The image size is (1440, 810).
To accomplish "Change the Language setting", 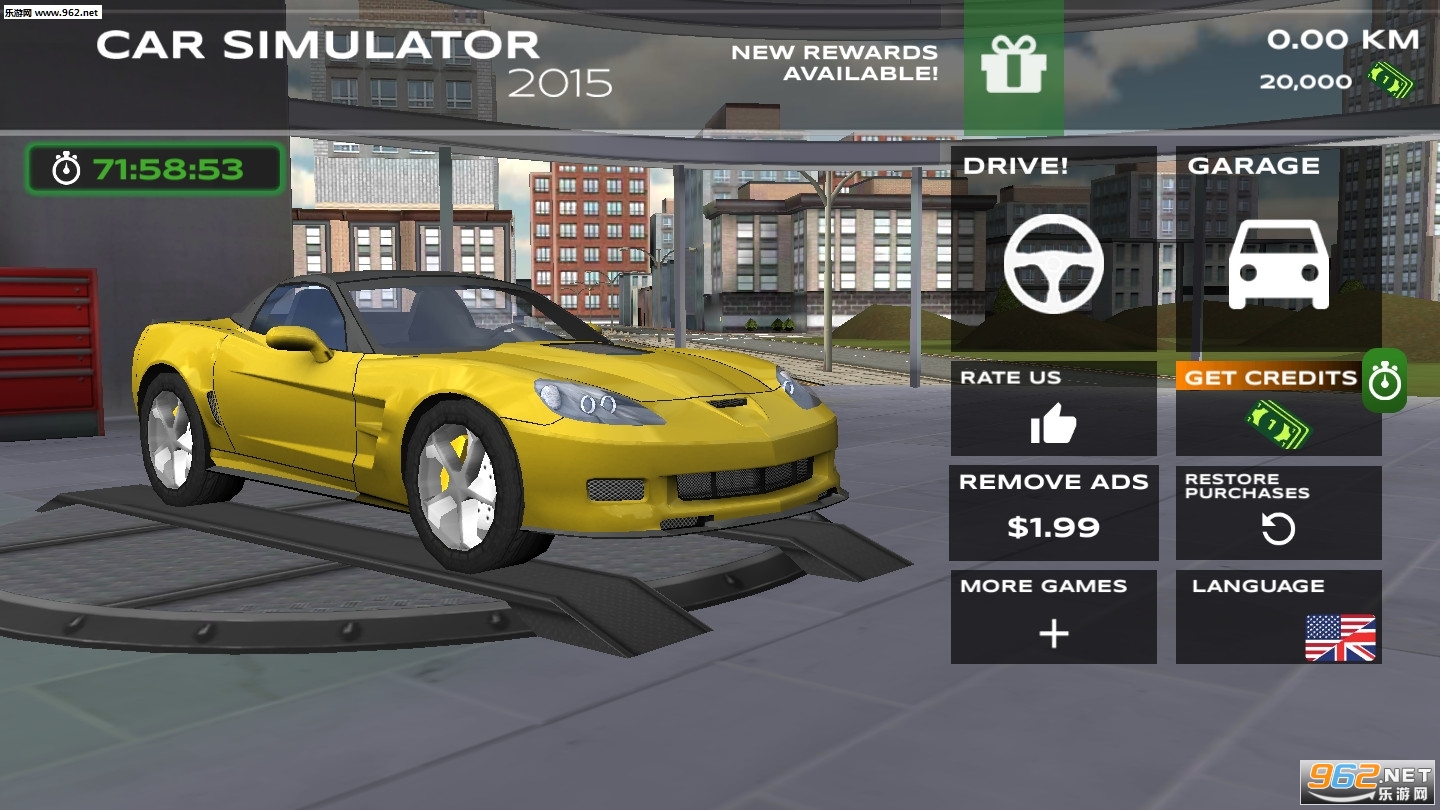I will coord(1278,616).
